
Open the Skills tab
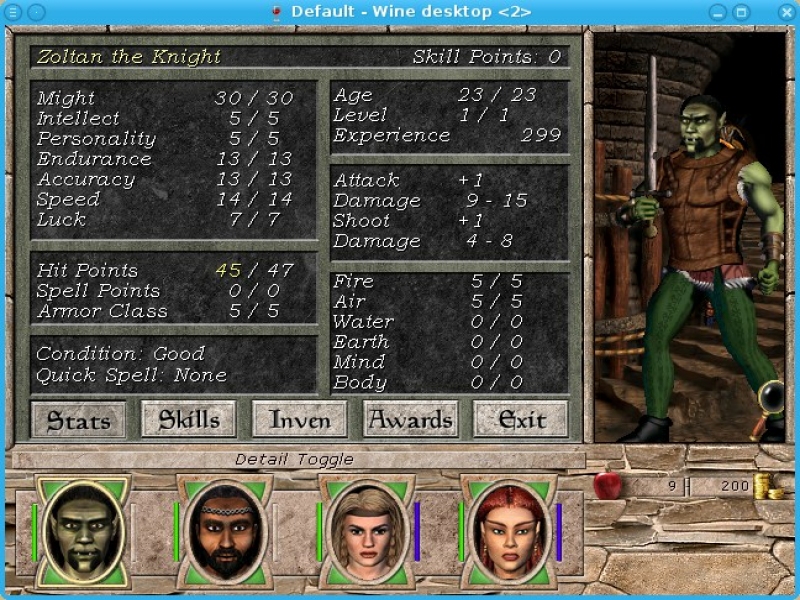coord(189,420)
